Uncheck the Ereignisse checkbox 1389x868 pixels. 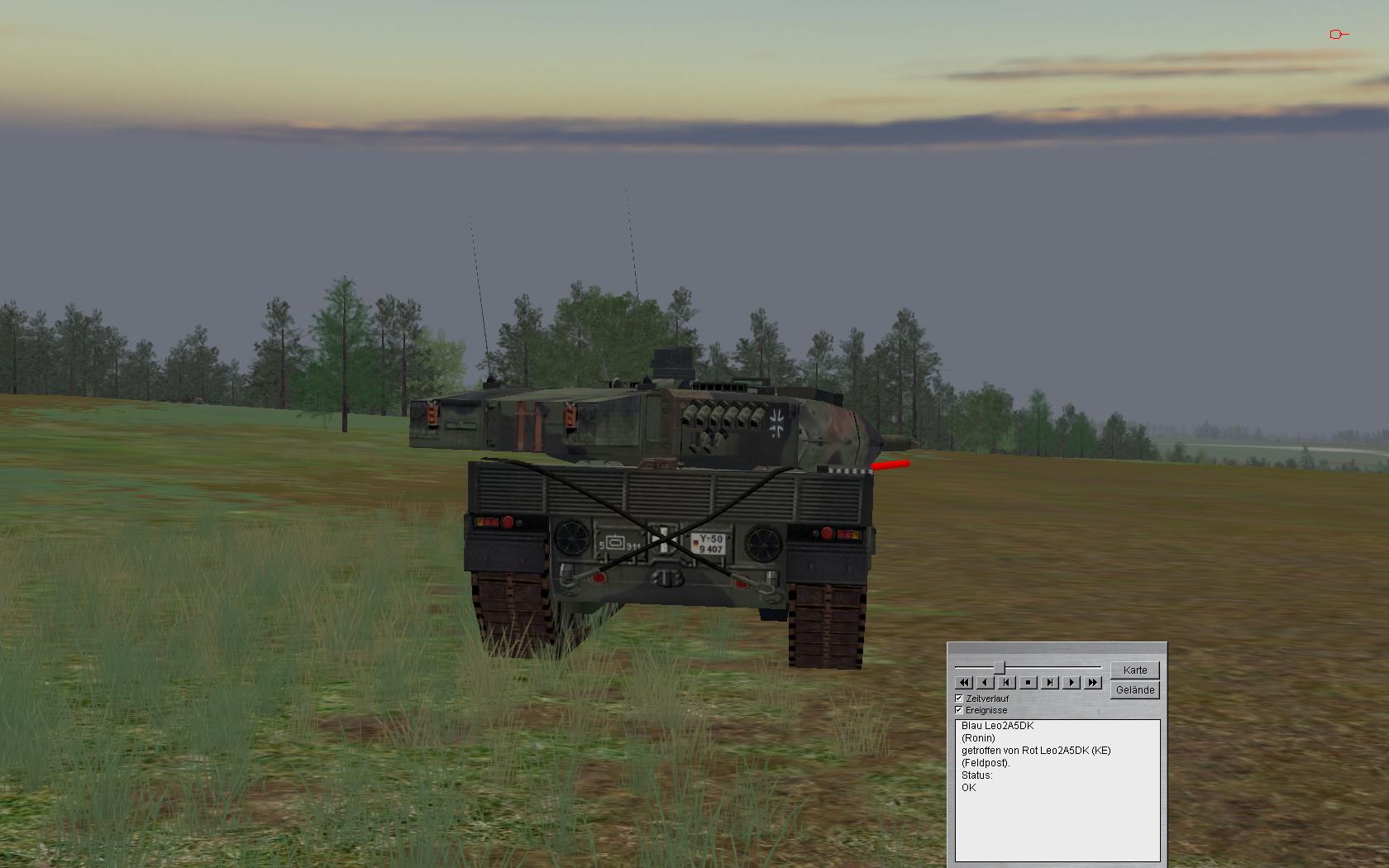(x=959, y=710)
